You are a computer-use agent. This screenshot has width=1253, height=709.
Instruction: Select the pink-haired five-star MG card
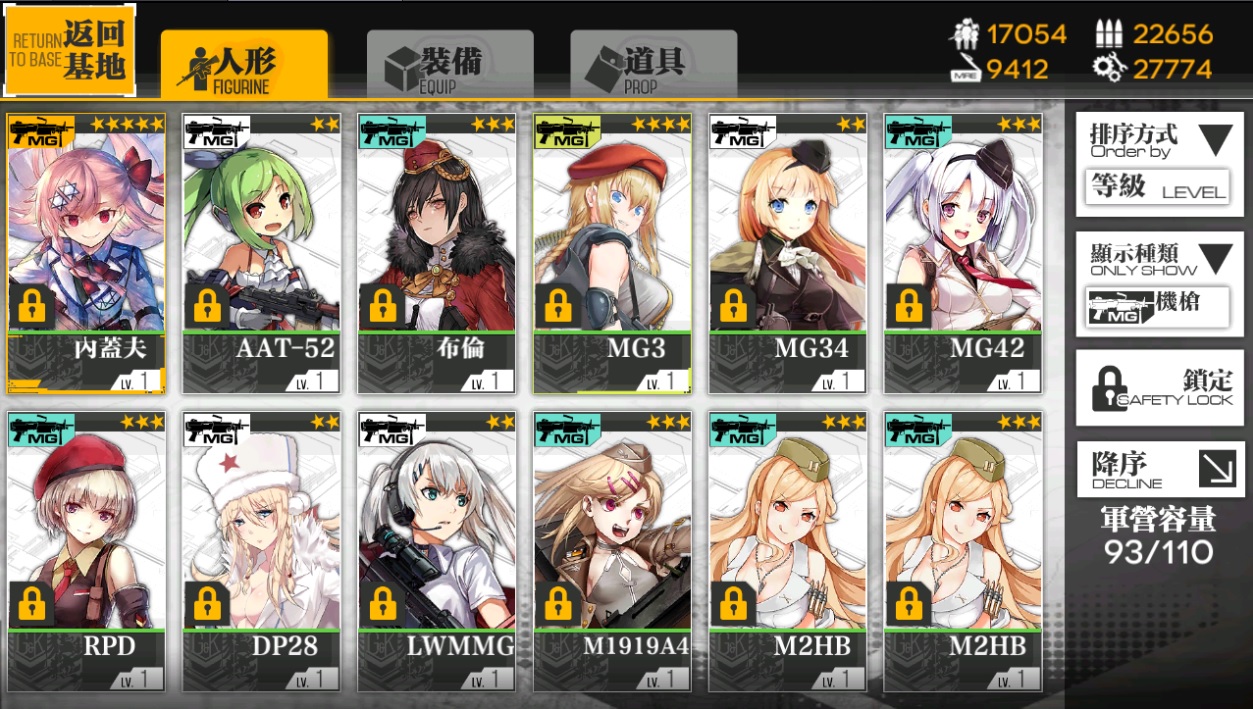click(x=86, y=253)
